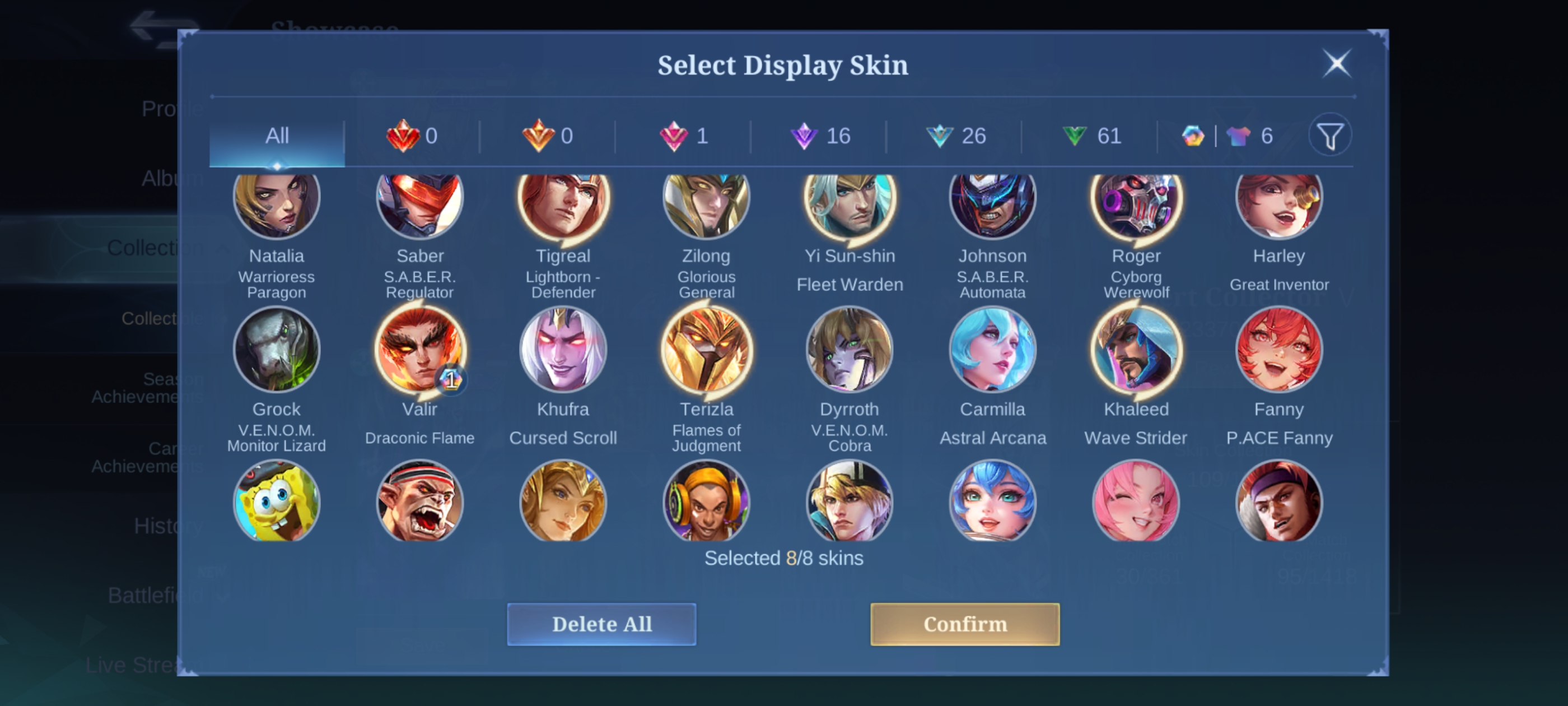Image resolution: width=1568 pixels, height=706 pixels.
Task: Select Valir's Draconic Flame skin
Action: pyautogui.click(x=419, y=349)
